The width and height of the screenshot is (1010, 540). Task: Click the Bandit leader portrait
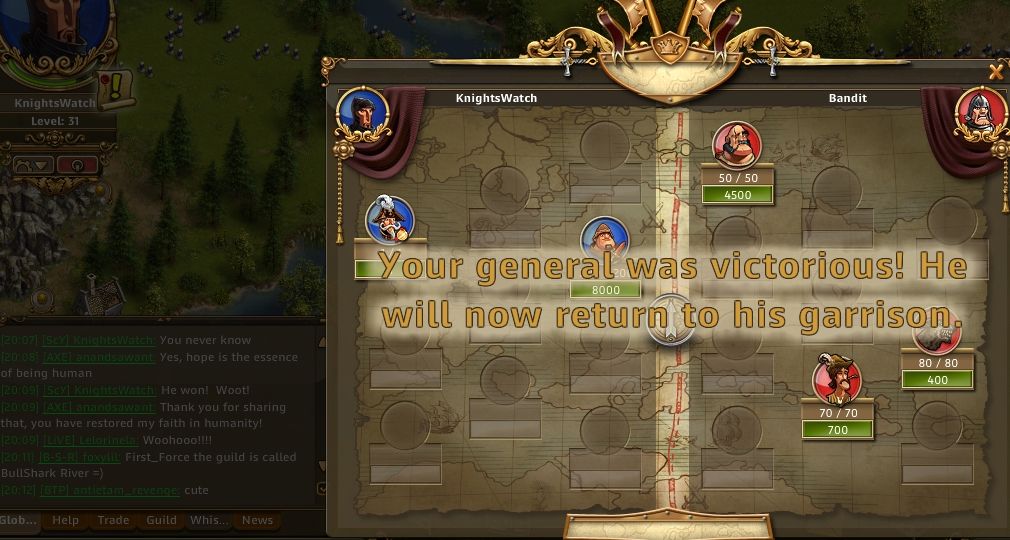(982, 113)
